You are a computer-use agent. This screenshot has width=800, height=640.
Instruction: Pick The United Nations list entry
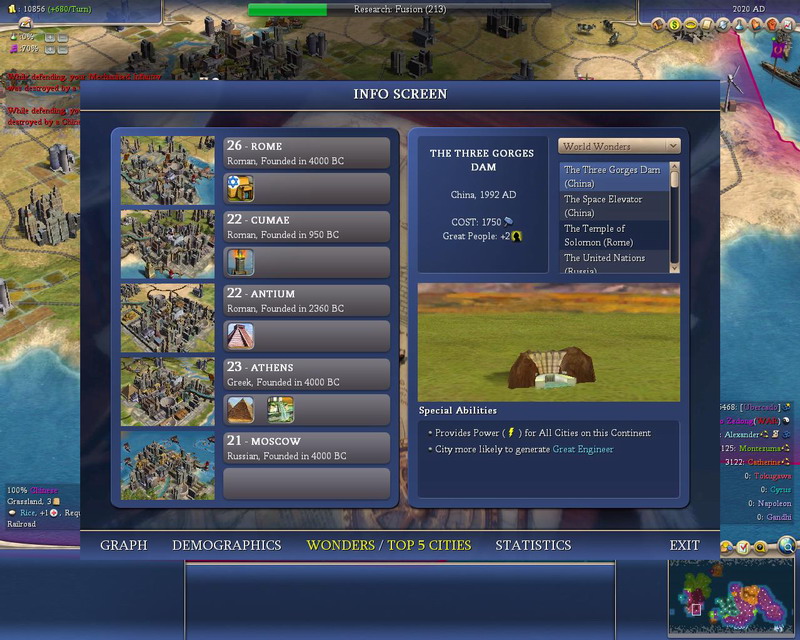pos(612,263)
